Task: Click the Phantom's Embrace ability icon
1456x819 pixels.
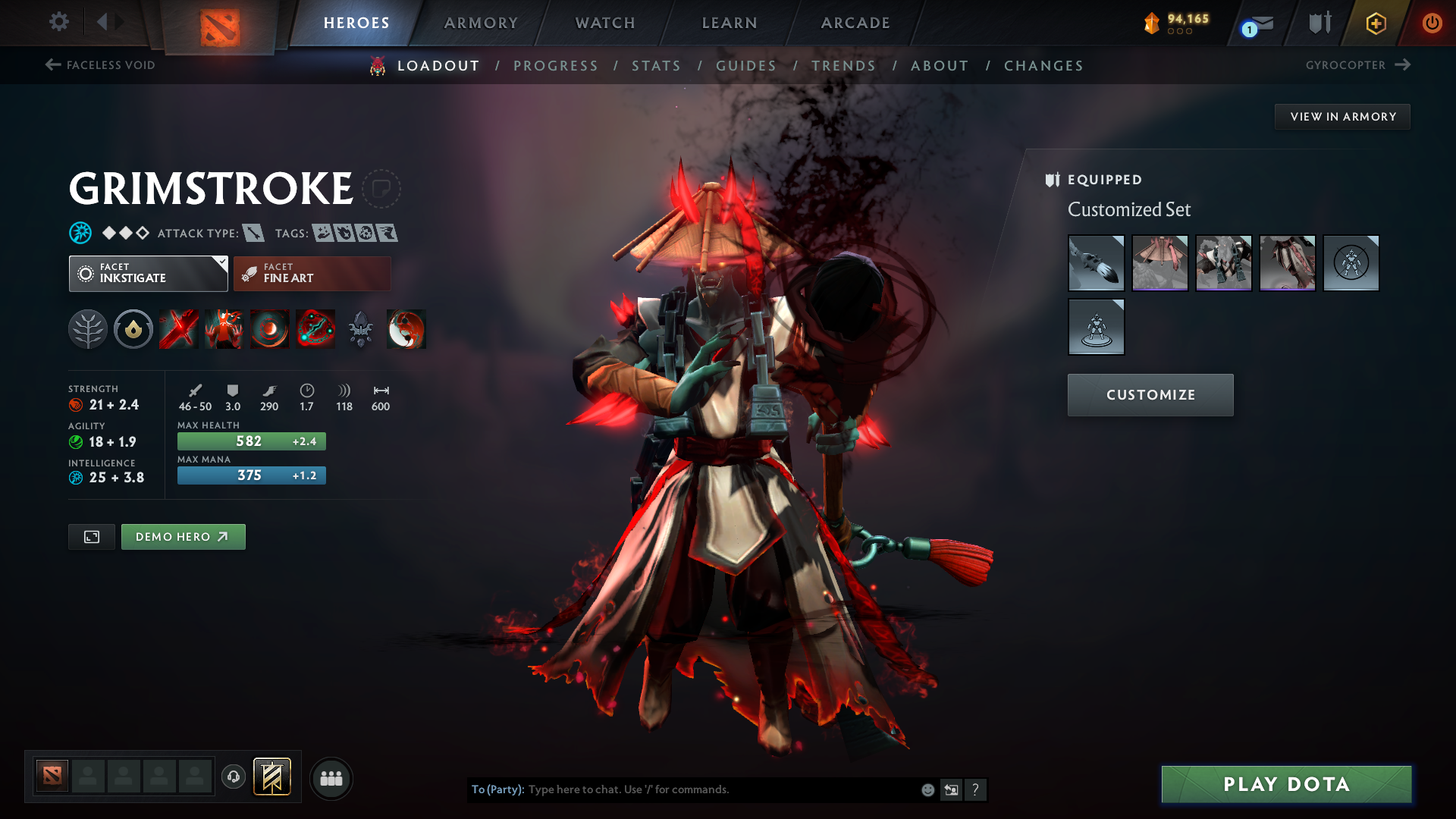Action: [x=224, y=329]
